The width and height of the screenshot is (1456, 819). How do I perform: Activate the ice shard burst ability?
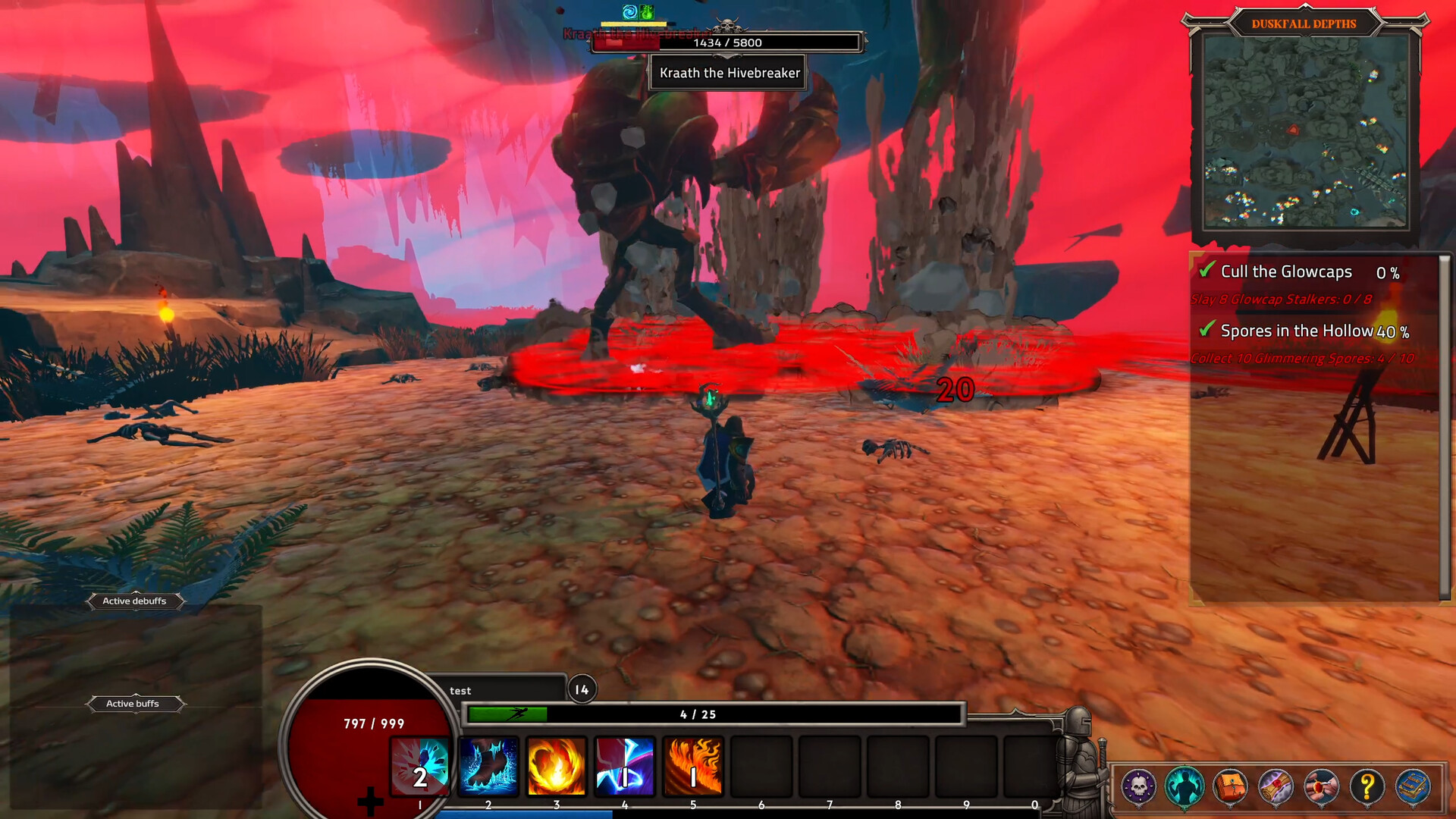420,766
